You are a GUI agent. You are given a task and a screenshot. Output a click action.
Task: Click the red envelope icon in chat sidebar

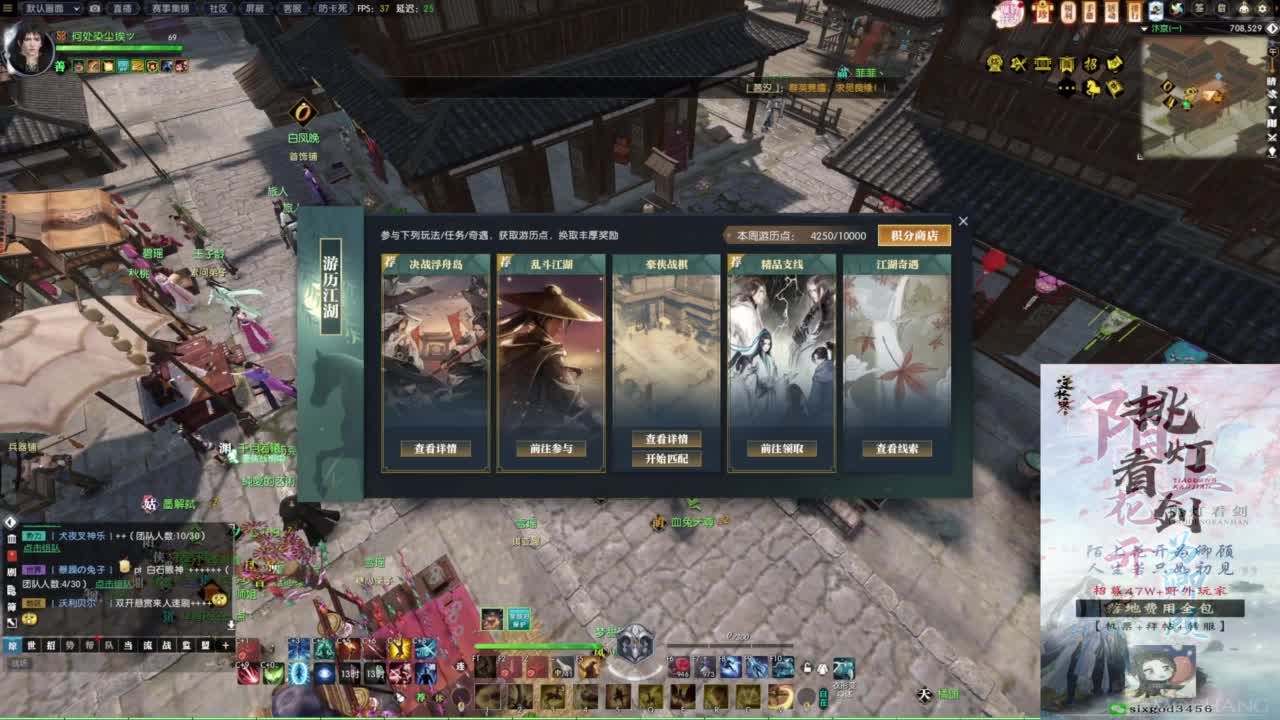pos(12,556)
